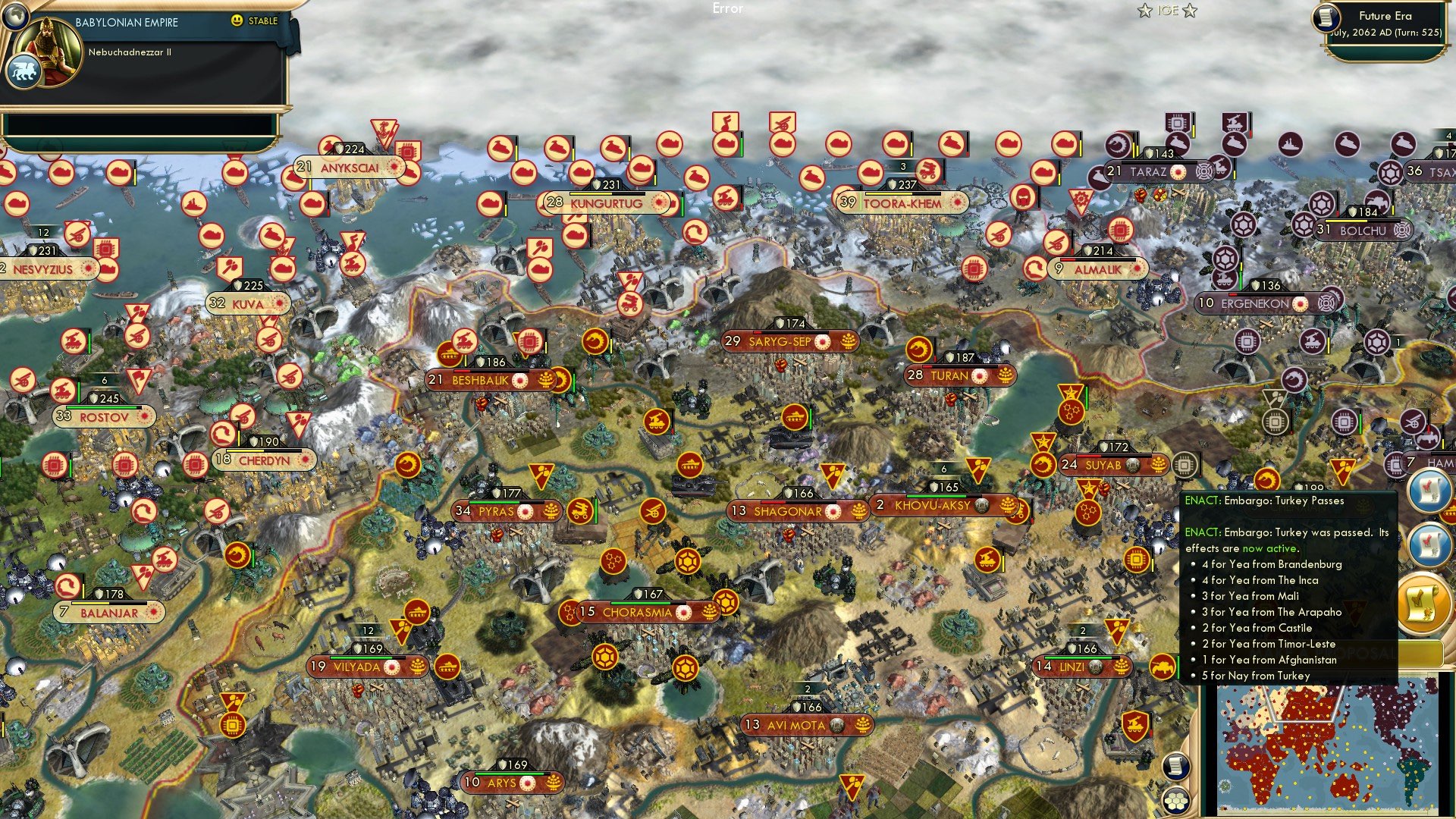Screen dimensions: 1456x819
Task: Open the scroll icon beside Future Era
Action: coord(1326,17)
